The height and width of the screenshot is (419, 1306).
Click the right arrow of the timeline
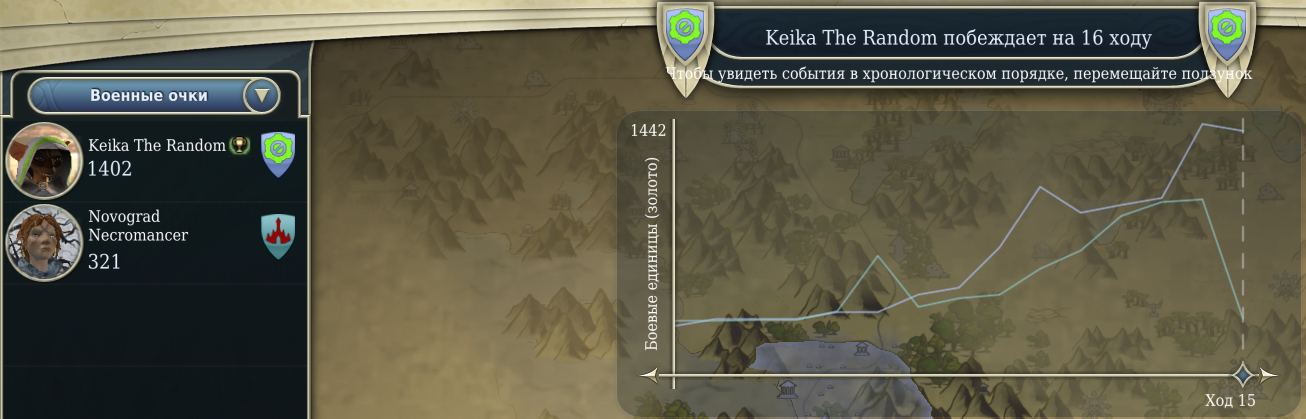[1268, 376]
